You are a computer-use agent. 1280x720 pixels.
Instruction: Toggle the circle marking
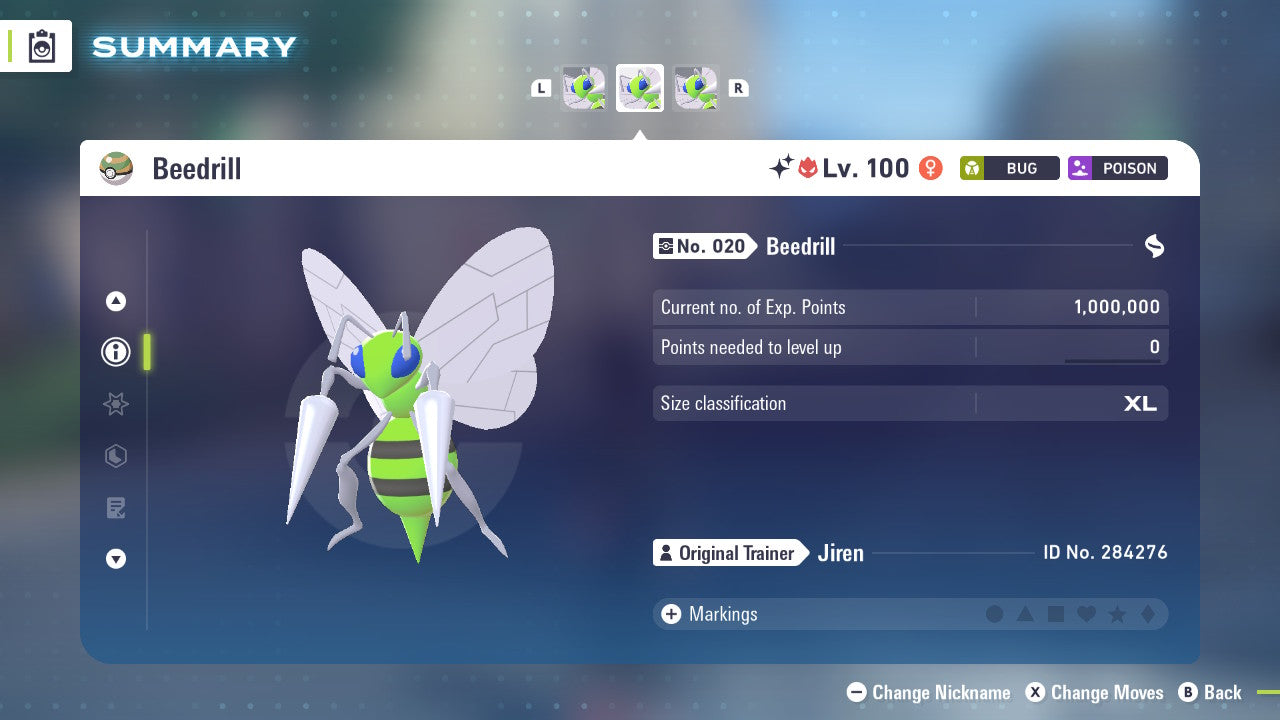tap(996, 614)
